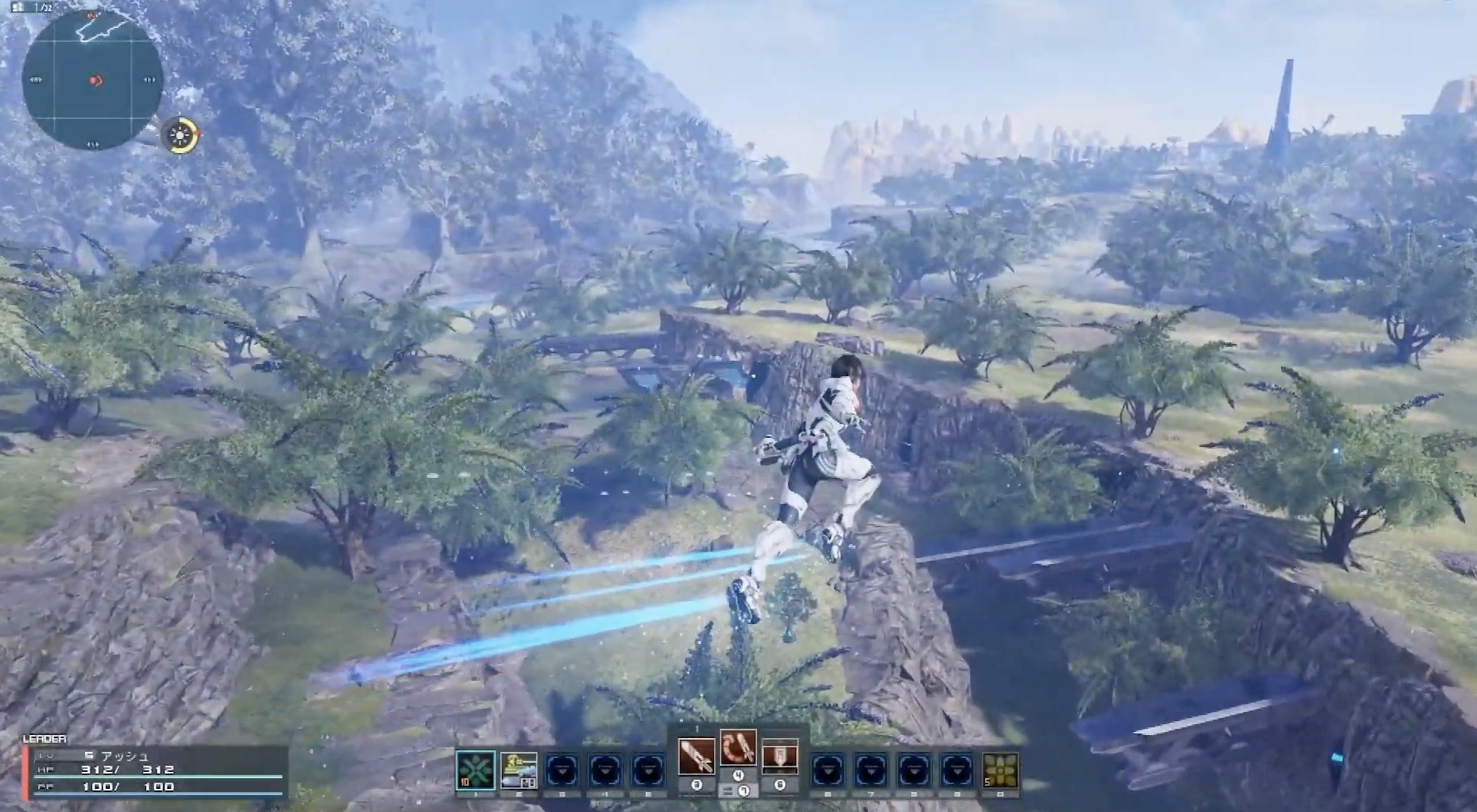Click the sun day-night clock icon
The width and height of the screenshot is (1477, 812).
[x=180, y=136]
